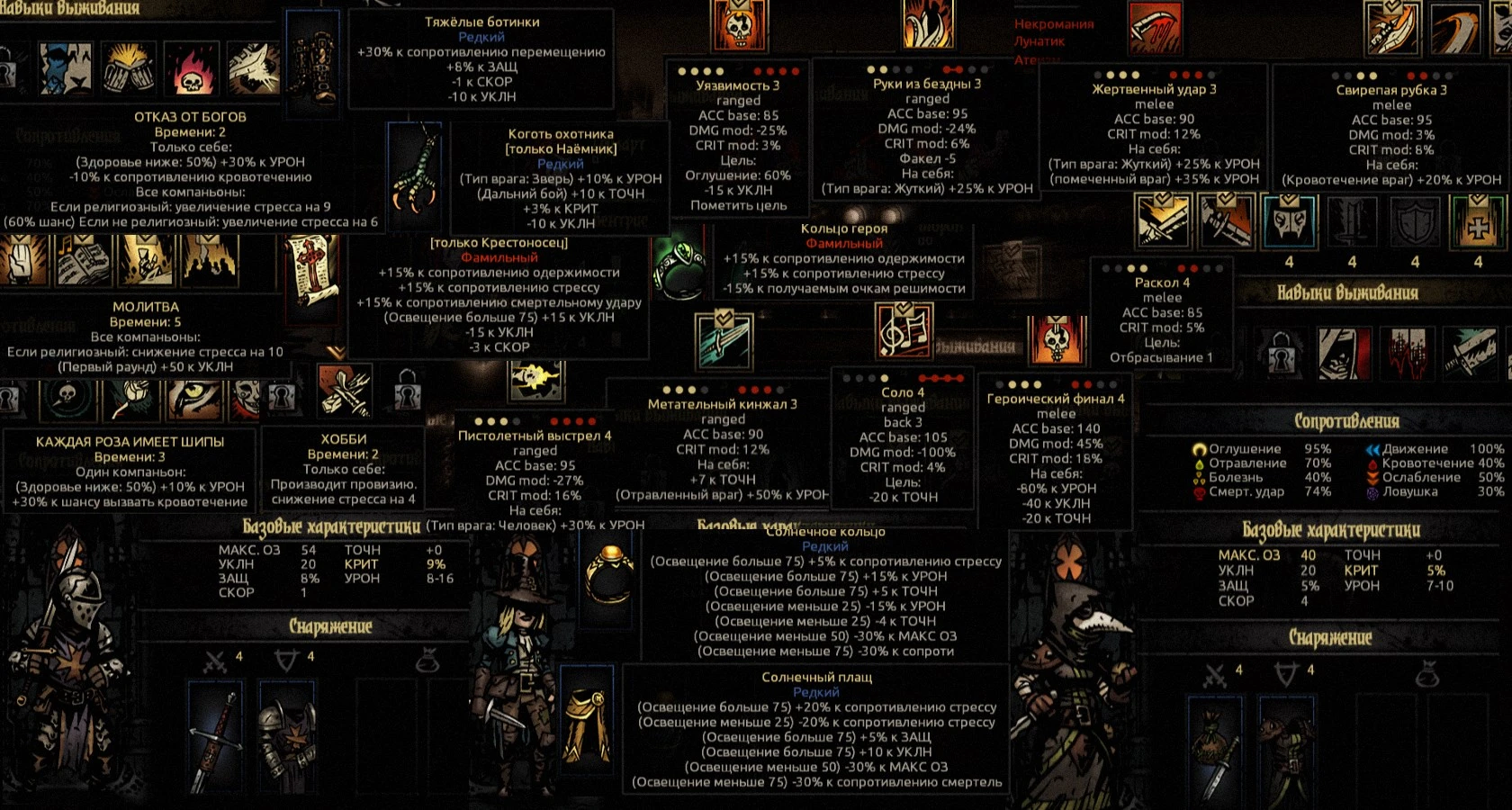Select the Солнечный плащ cloak icon
This screenshot has height=810, width=1512.
(x=585, y=720)
